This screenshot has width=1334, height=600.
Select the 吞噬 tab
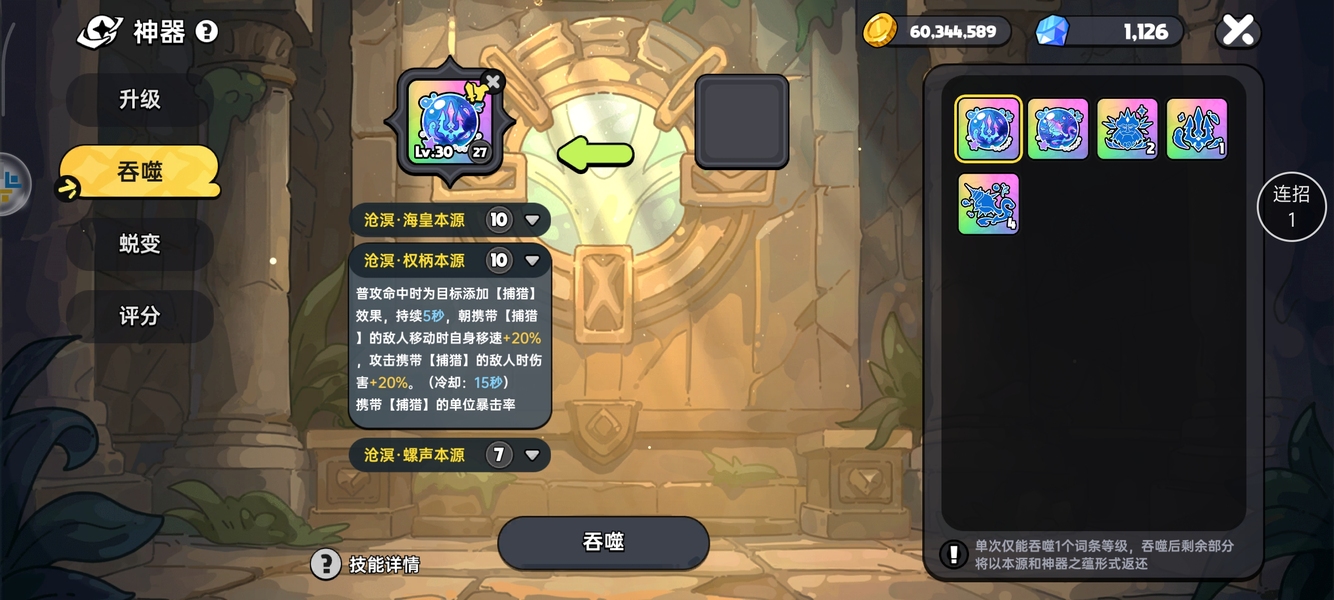tap(140, 172)
